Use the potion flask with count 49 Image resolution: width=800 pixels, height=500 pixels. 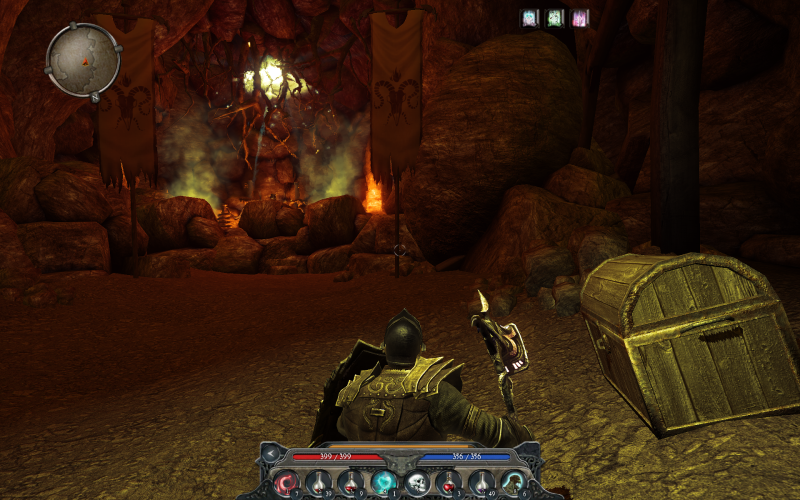(x=481, y=483)
